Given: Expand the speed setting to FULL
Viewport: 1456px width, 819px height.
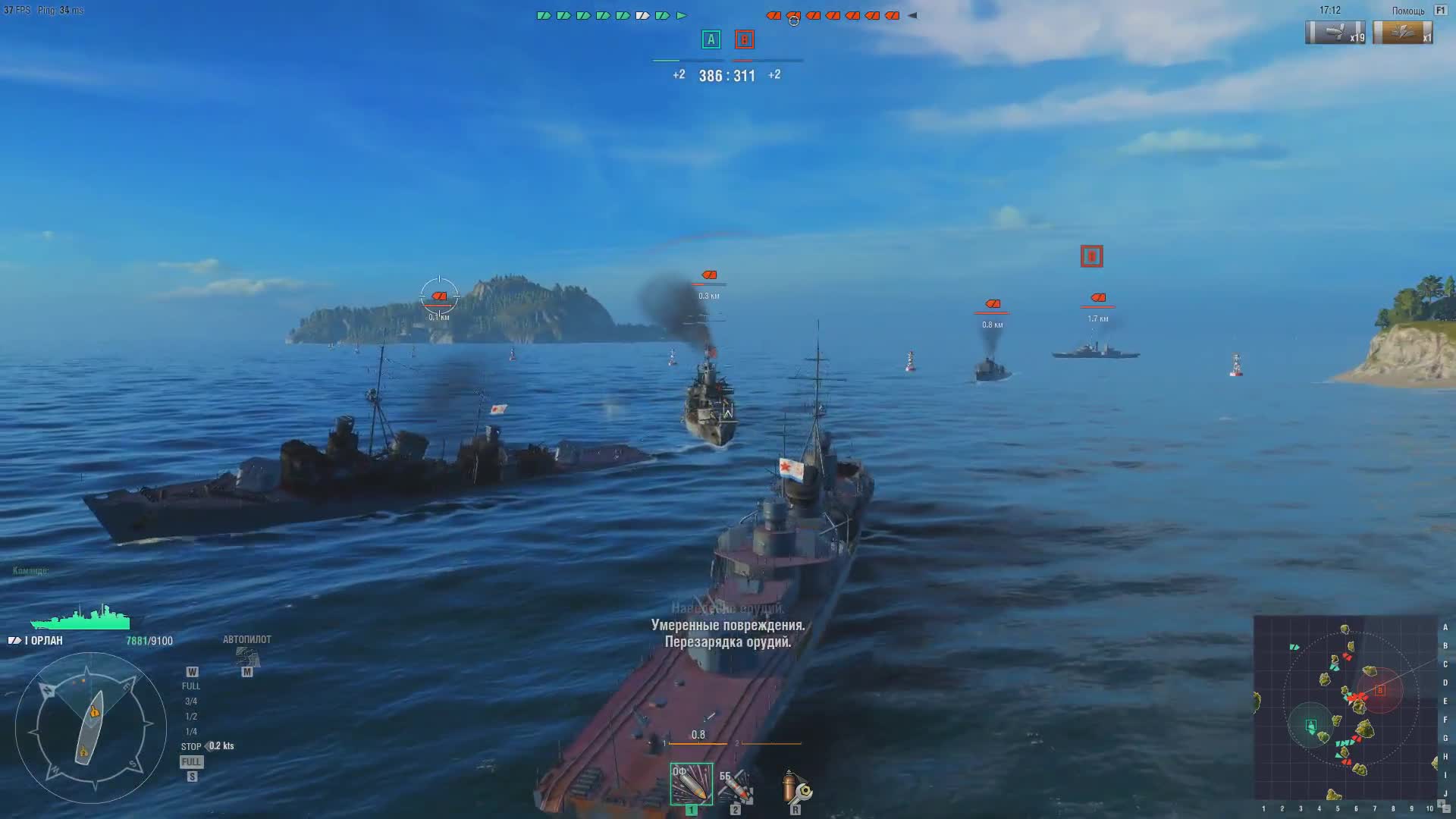Looking at the screenshot, I should (x=190, y=685).
